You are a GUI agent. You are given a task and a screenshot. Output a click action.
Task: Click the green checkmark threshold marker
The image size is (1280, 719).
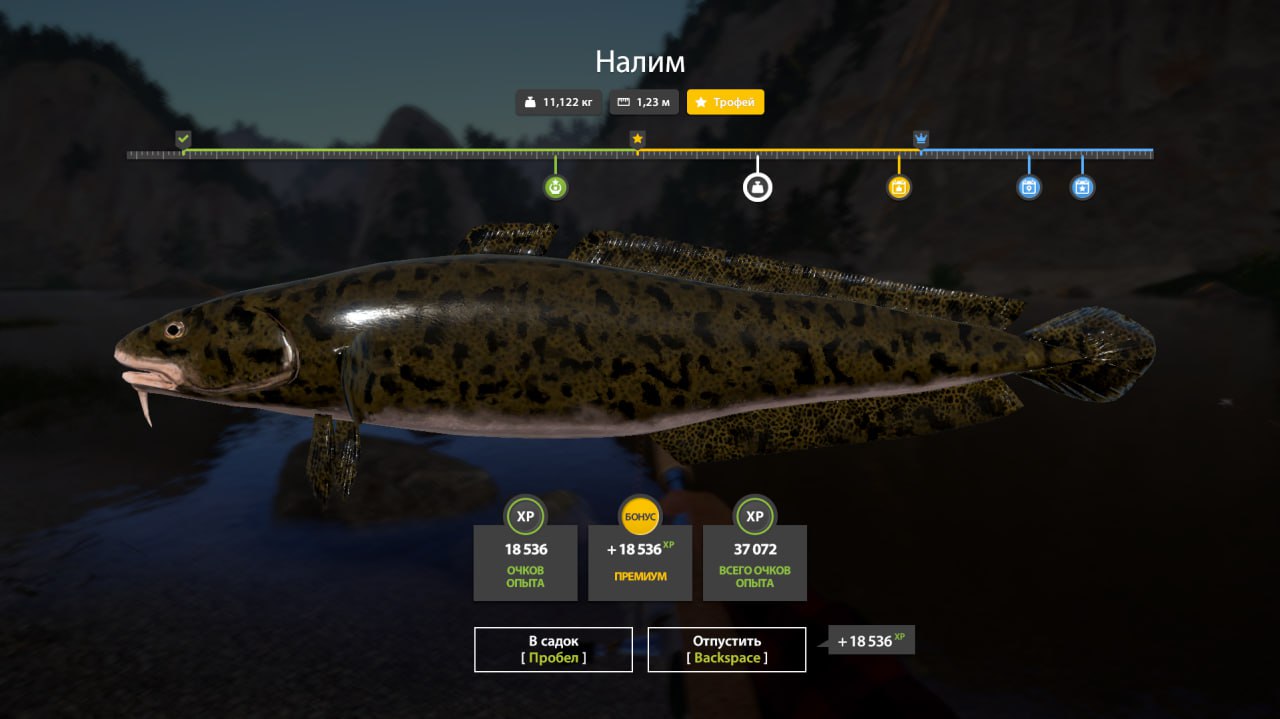coord(183,139)
